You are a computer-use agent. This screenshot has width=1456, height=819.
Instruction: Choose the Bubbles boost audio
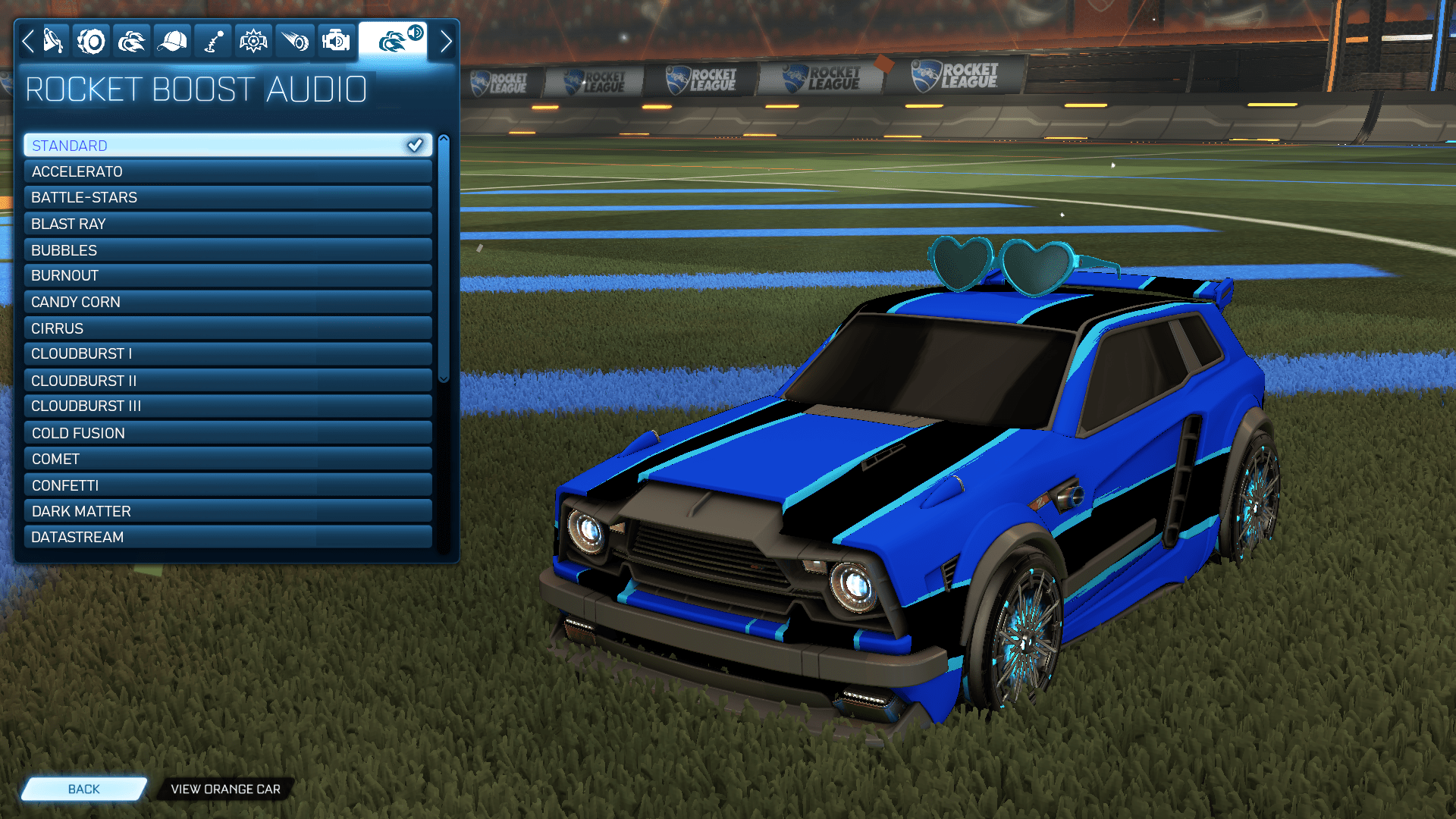(x=227, y=249)
